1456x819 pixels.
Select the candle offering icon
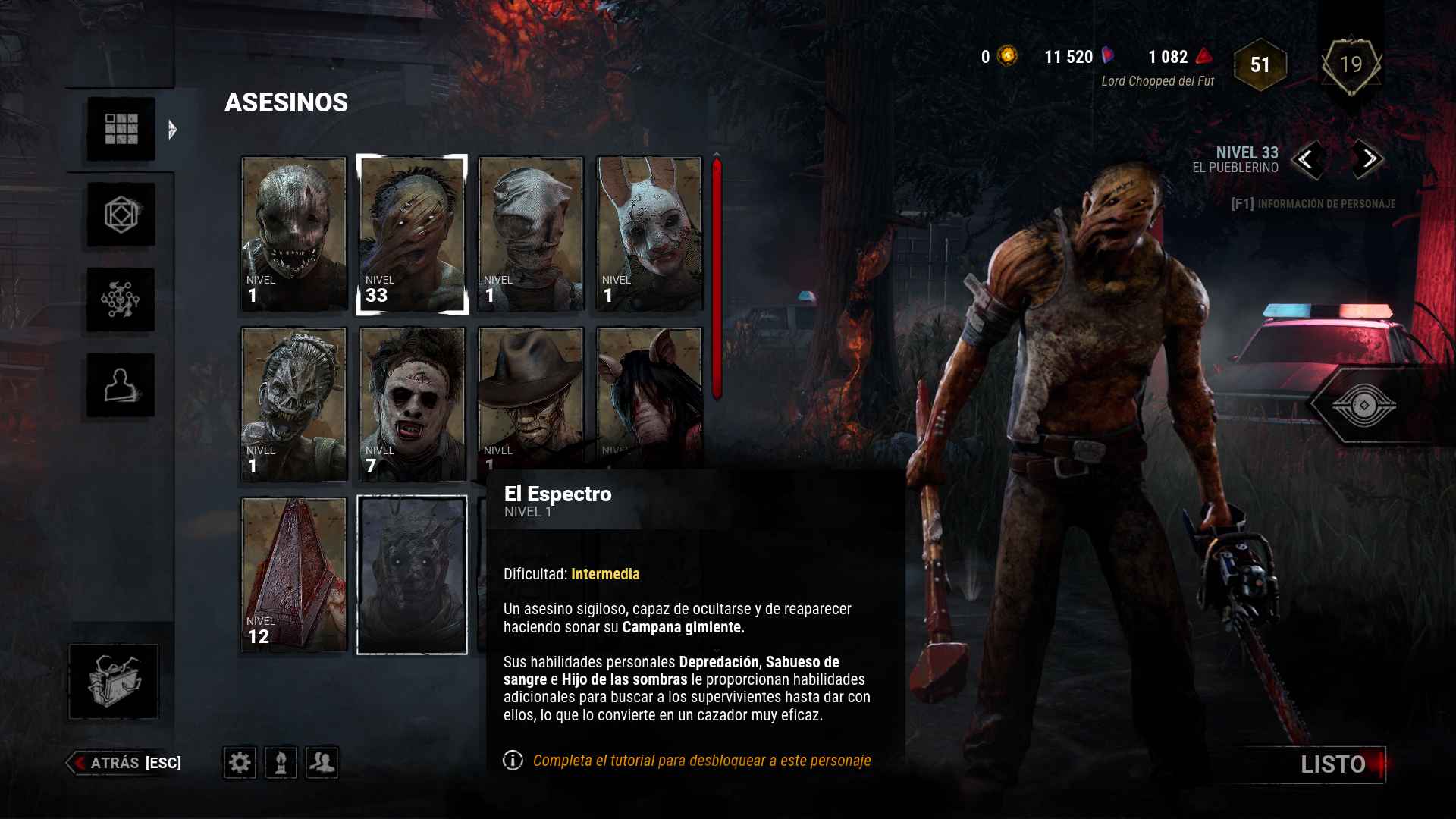pyautogui.click(x=281, y=764)
